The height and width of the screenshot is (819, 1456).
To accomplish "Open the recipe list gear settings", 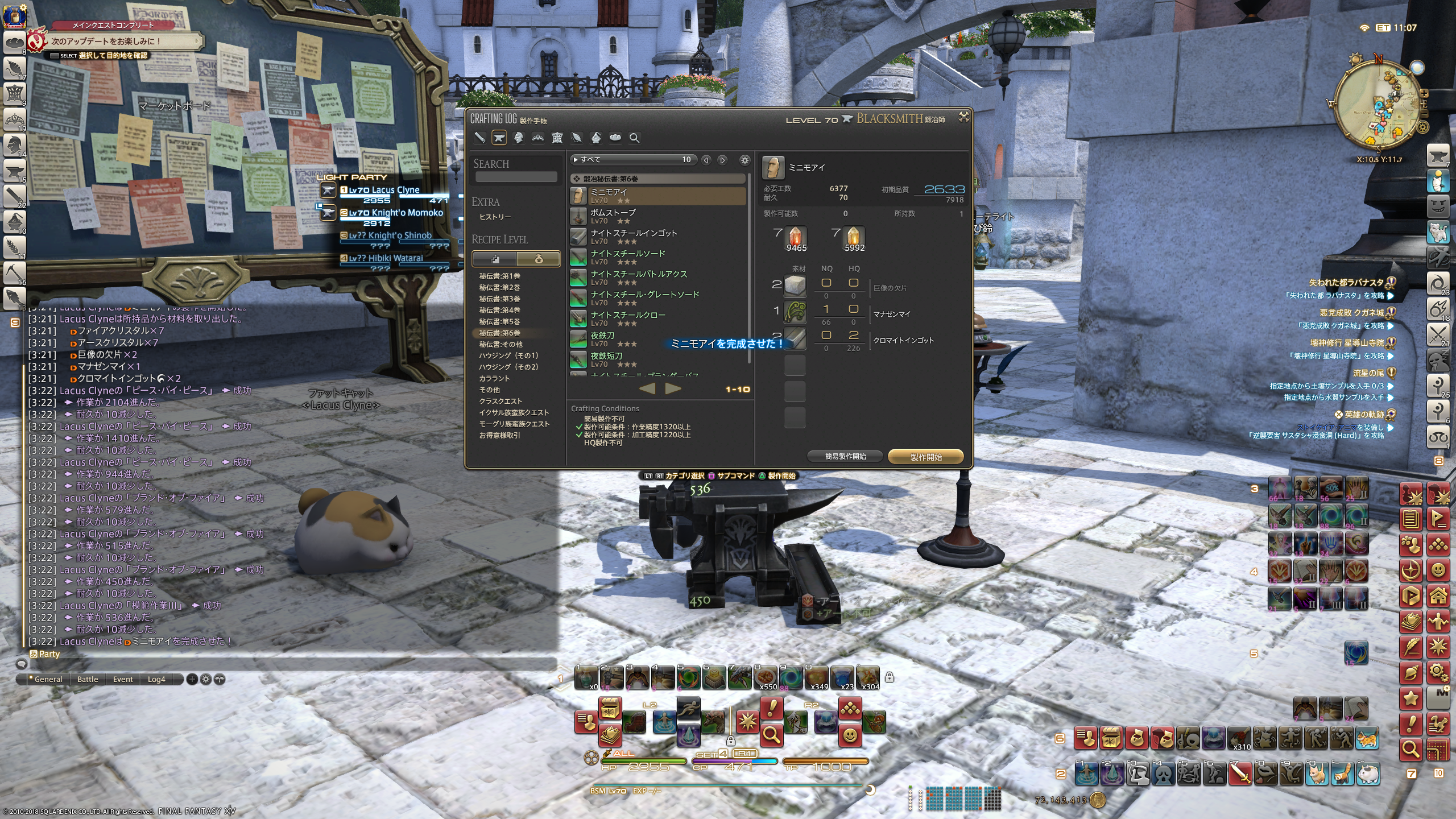I will click(x=744, y=160).
